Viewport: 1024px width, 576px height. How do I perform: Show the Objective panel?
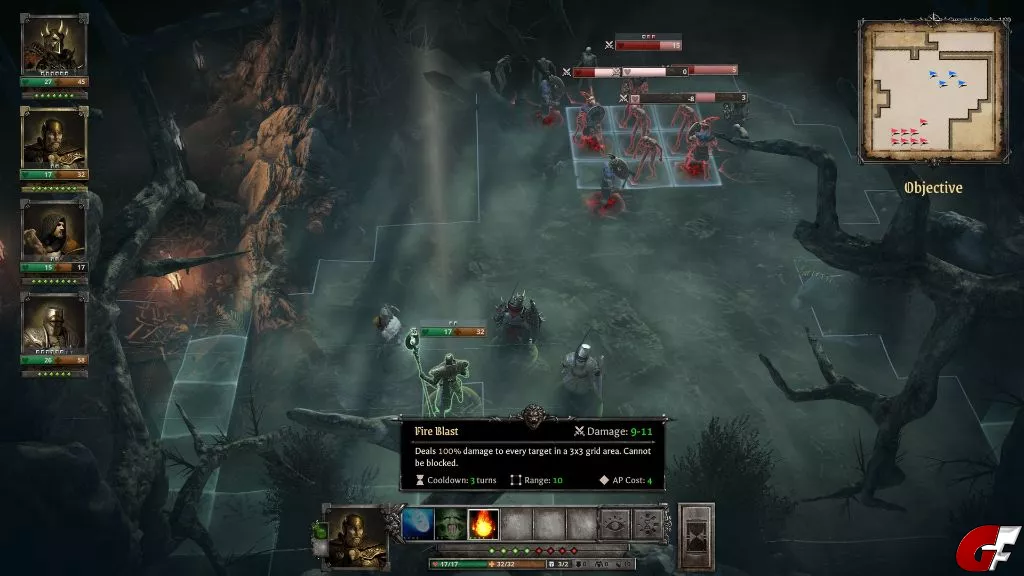coord(932,188)
